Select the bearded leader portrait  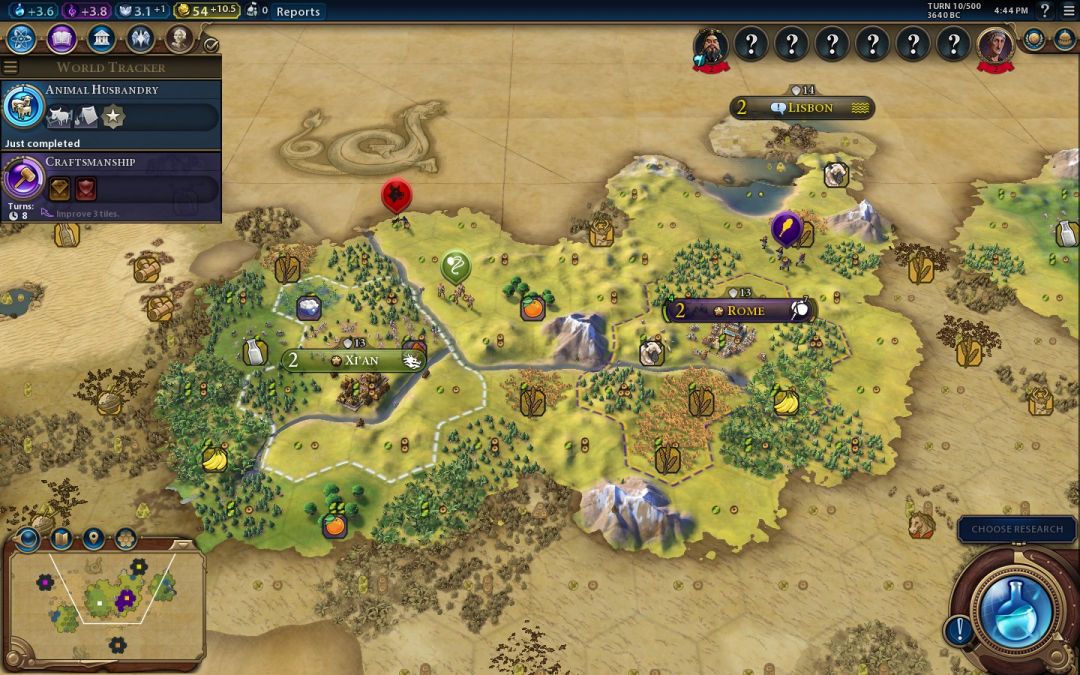[x=711, y=46]
